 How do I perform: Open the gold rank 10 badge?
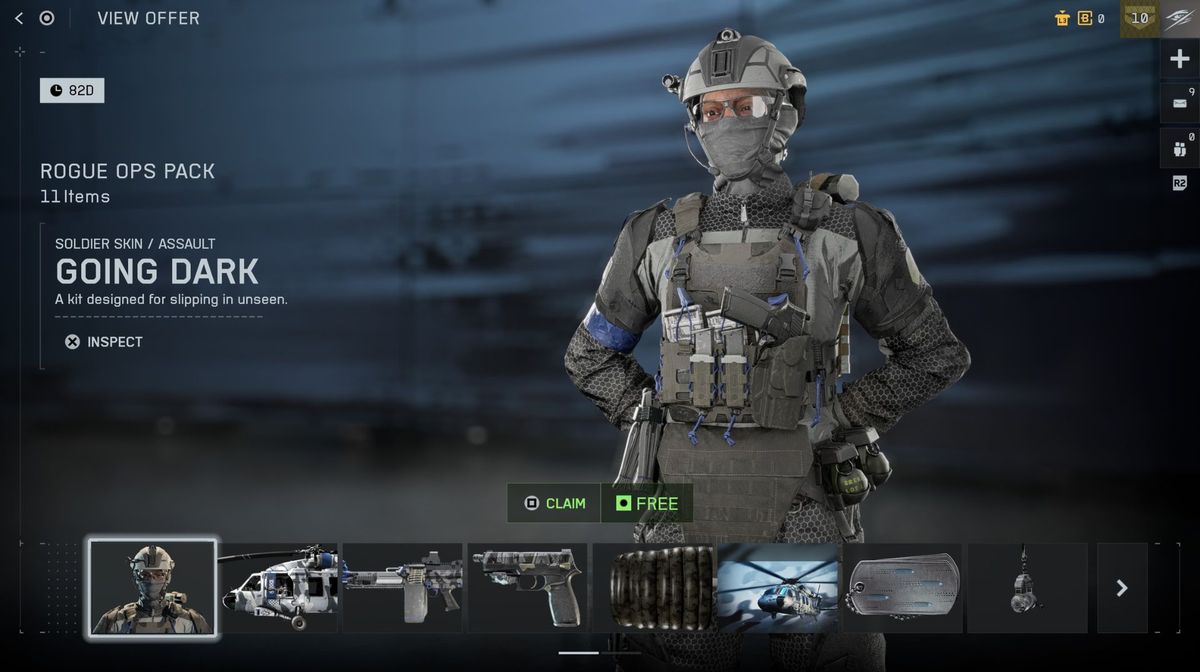click(1139, 18)
